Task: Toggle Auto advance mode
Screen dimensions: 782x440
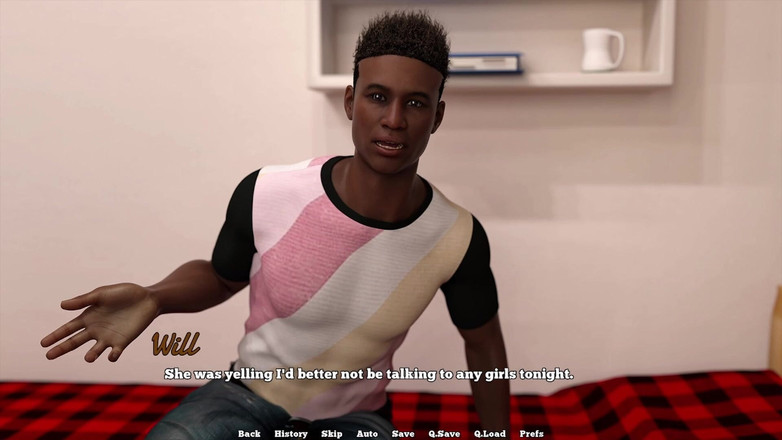Action: (367, 433)
